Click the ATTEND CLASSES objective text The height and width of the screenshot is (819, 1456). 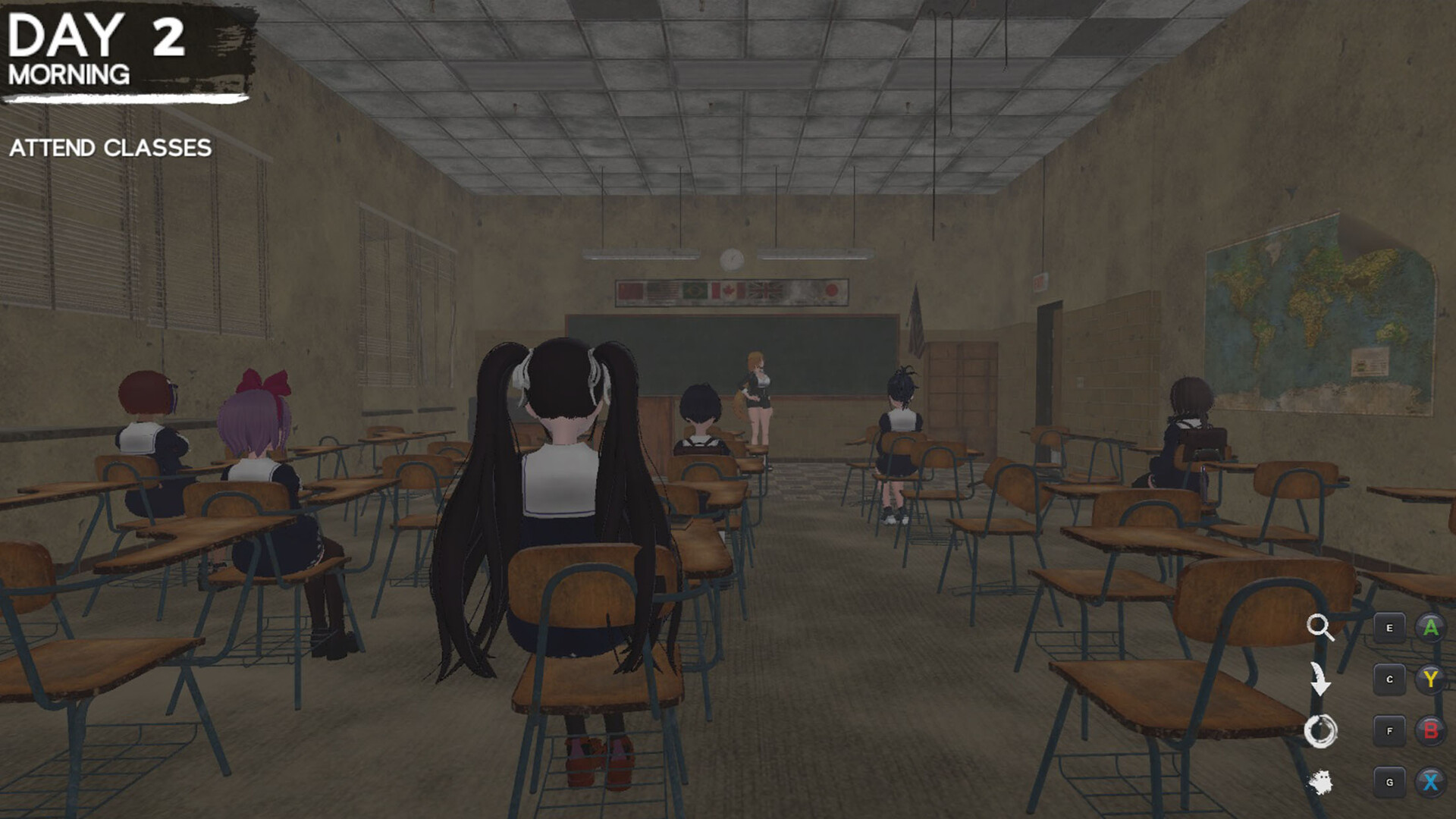click(x=109, y=149)
